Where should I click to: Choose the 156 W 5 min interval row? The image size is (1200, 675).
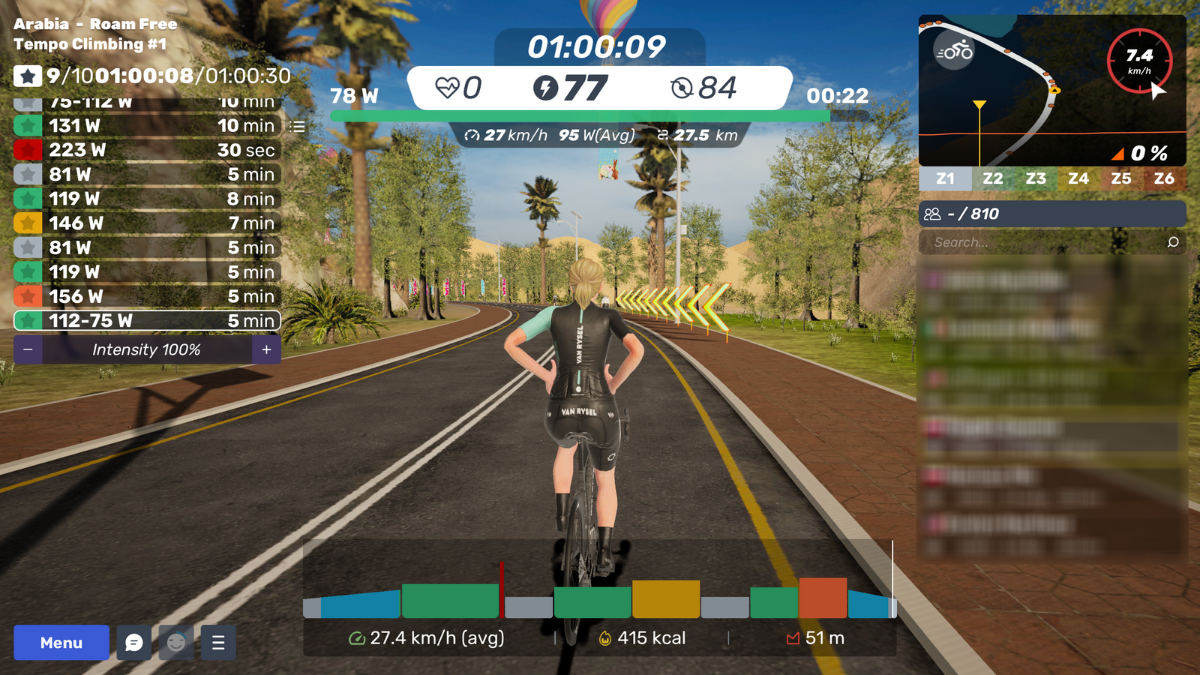click(146, 296)
